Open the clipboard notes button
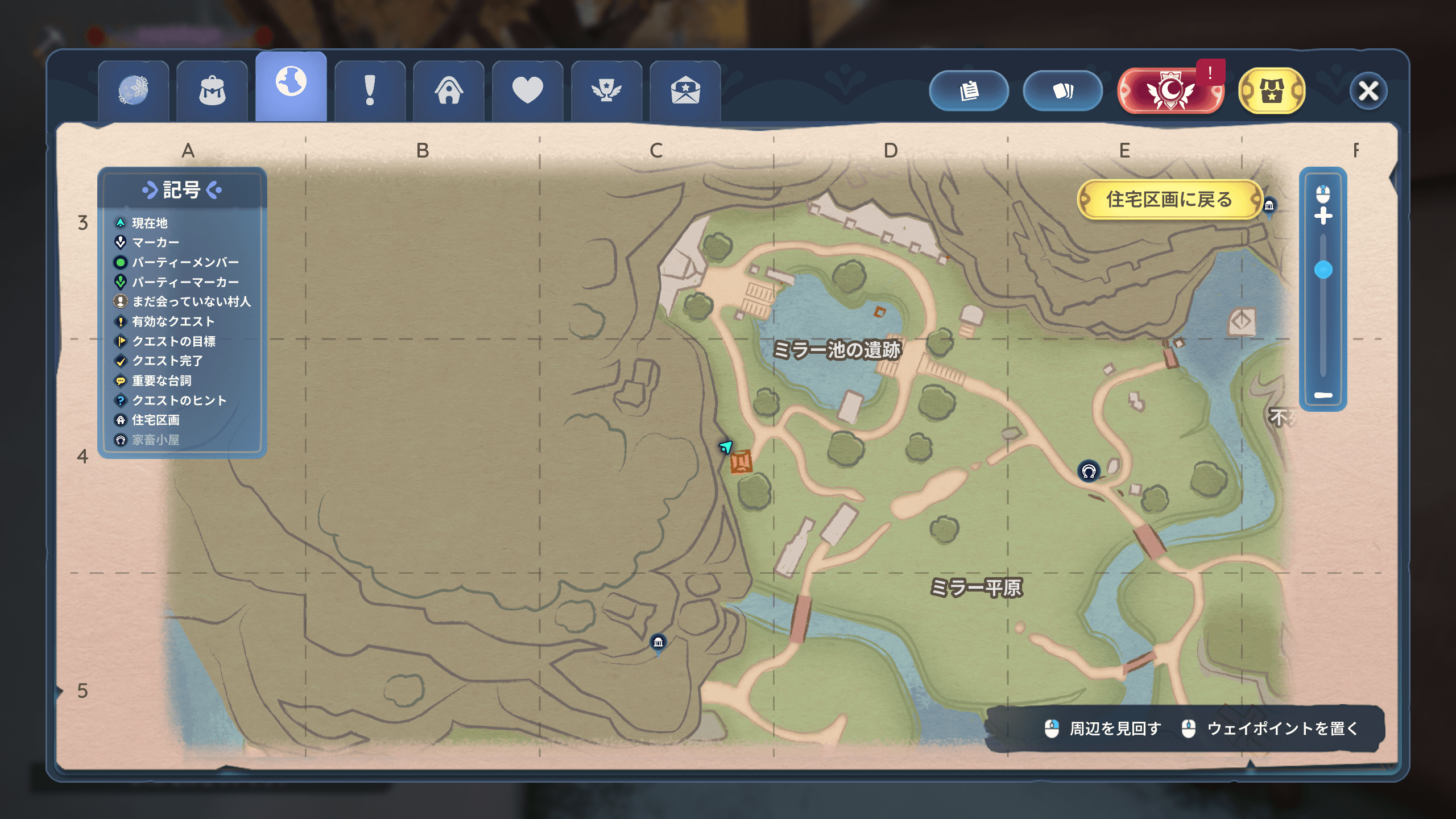 point(969,90)
